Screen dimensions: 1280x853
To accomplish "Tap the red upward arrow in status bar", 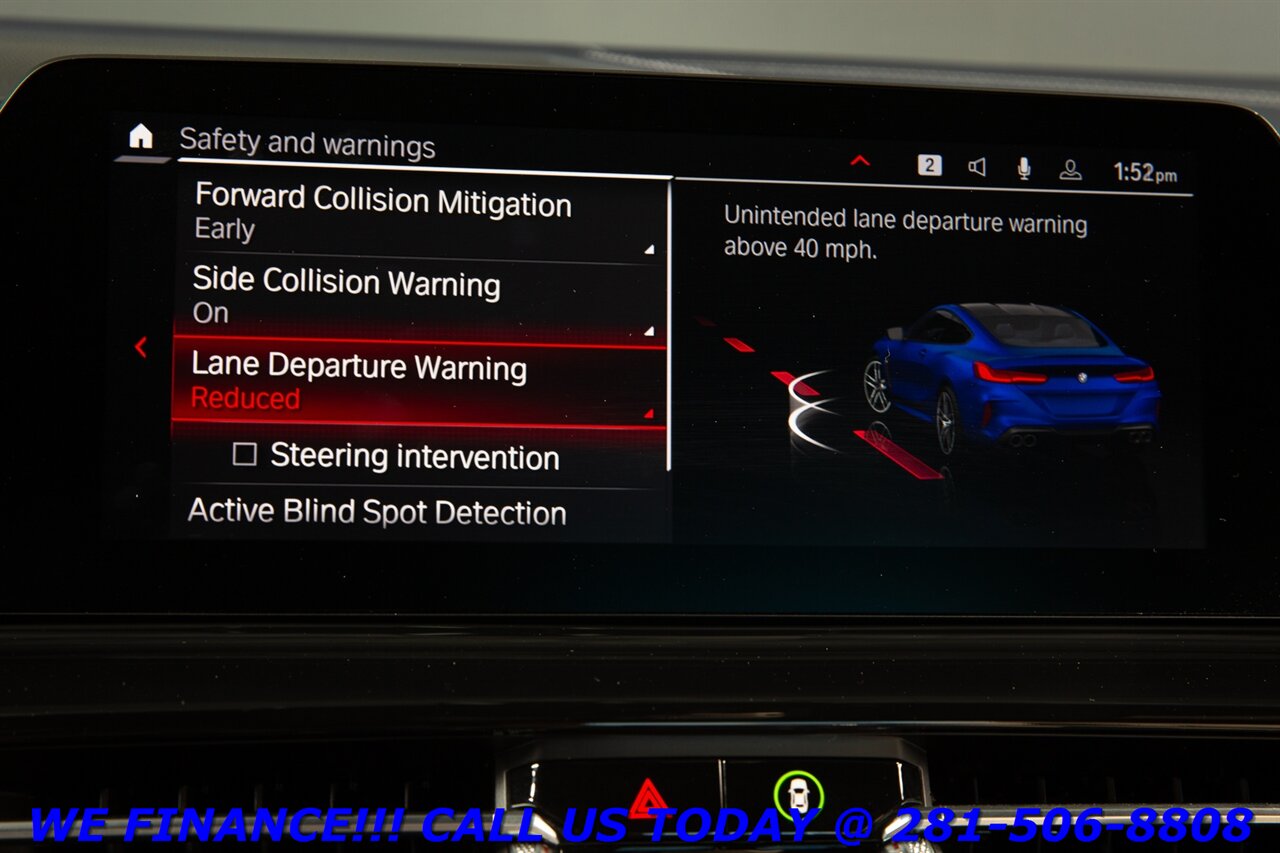I will pos(858,160).
